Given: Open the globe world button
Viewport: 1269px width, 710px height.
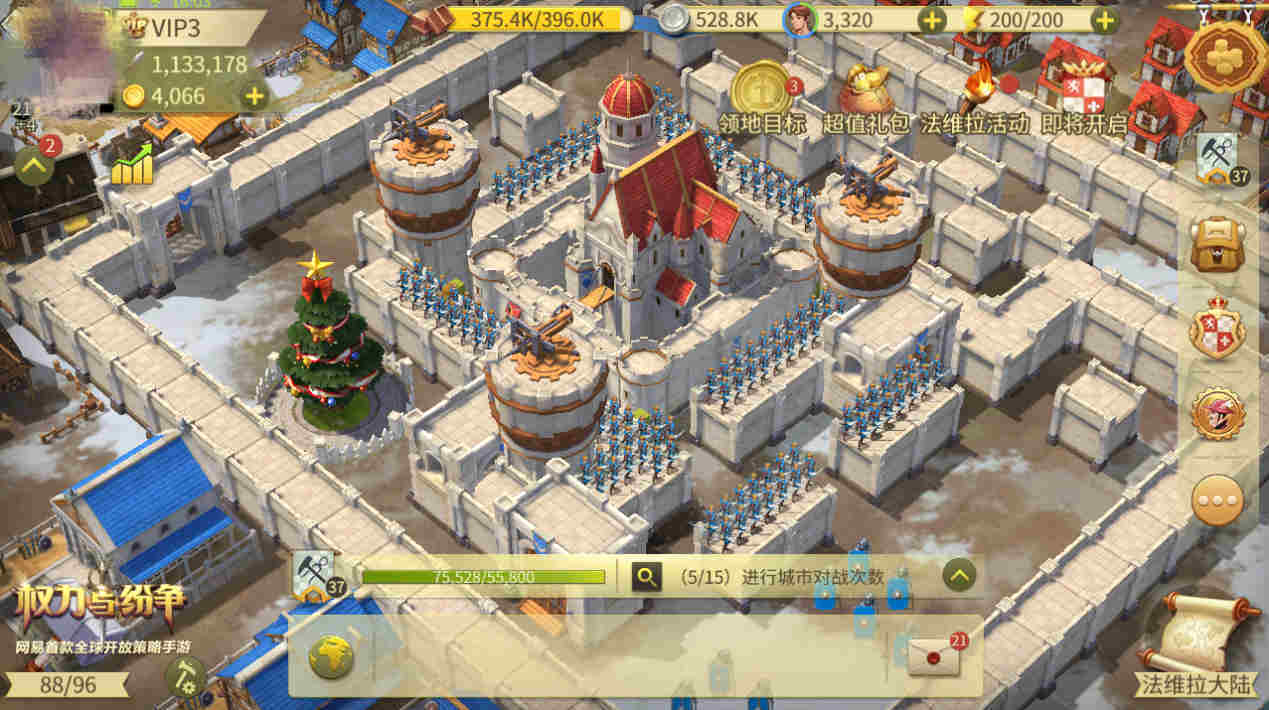Looking at the screenshot, I should coord(332,657).
